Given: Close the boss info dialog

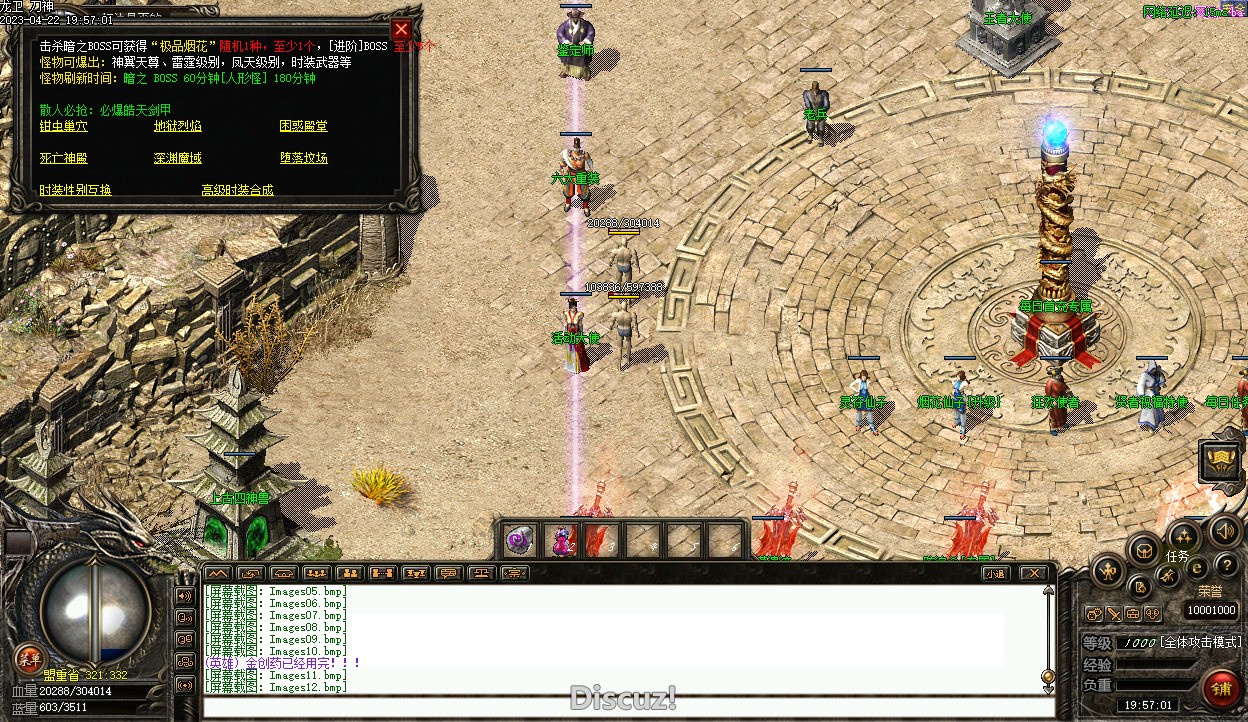Looking at the screenshot, I should 401,29.
